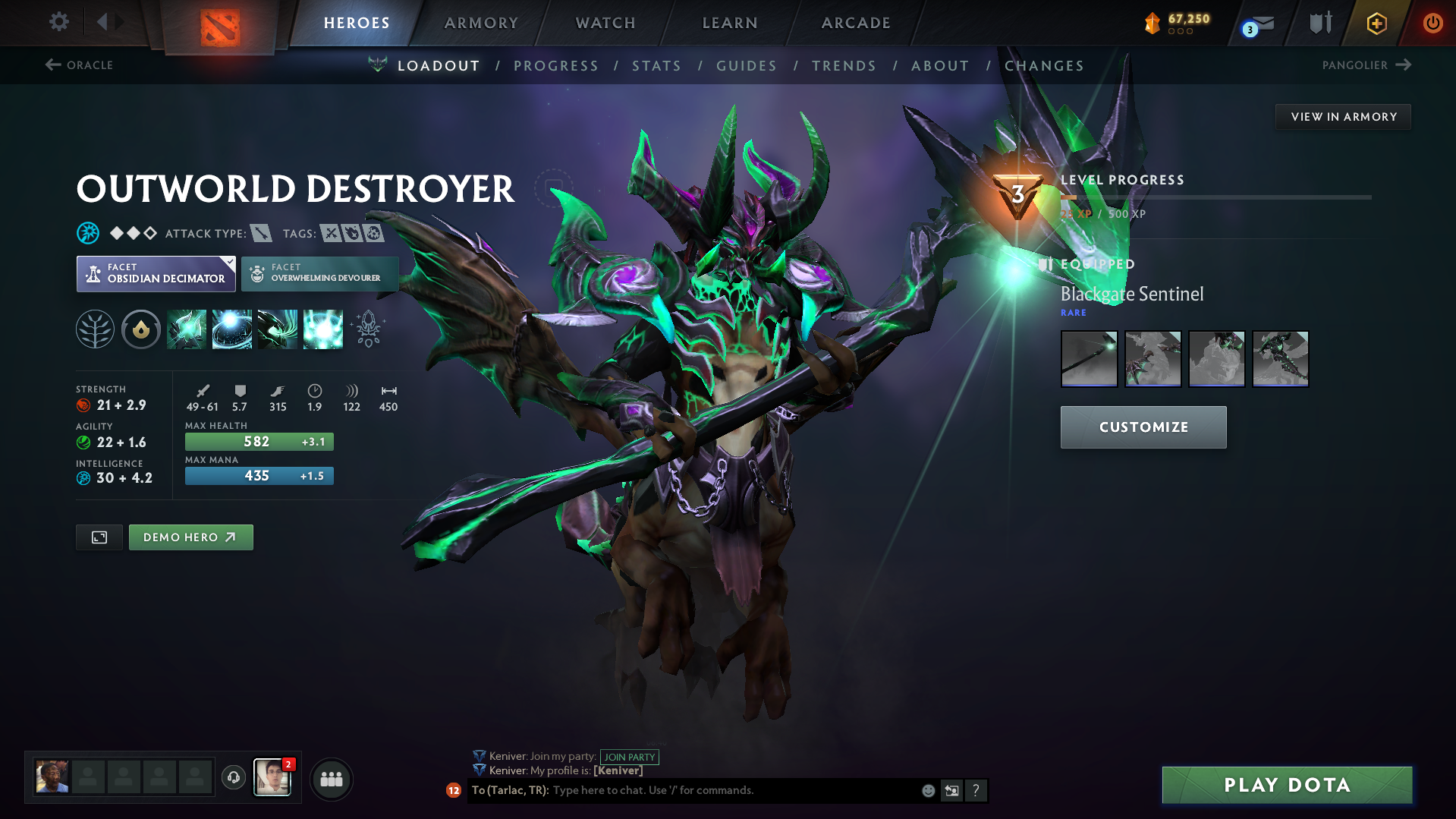
Task: Select the Sanity's Eclipse ultimate icon
Action: [x=322, y=329]
